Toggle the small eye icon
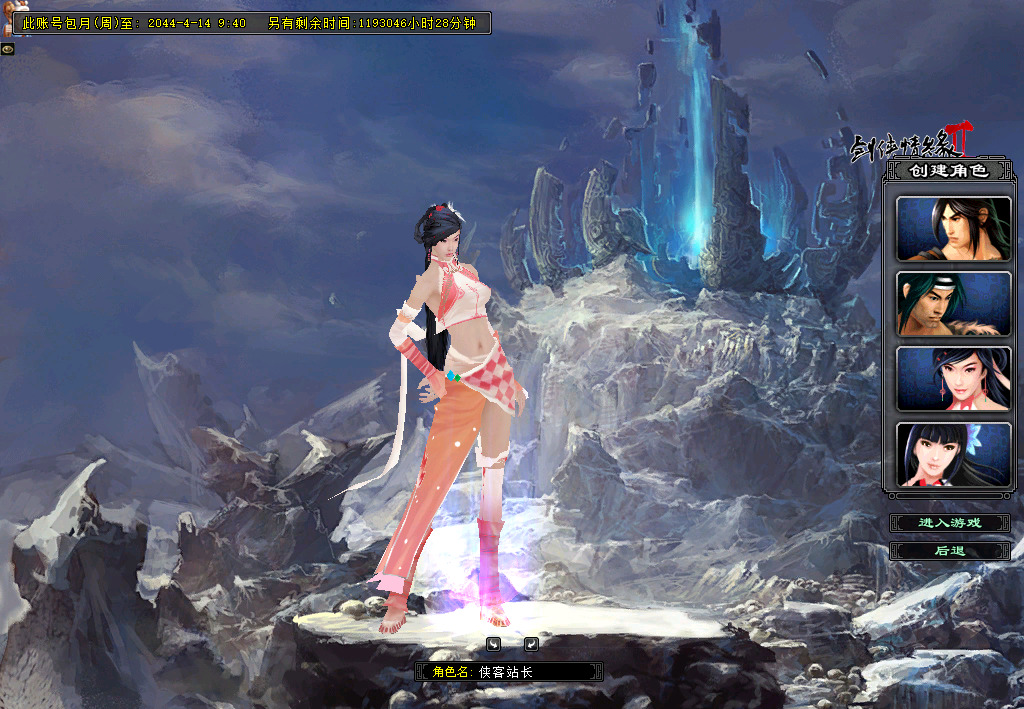The width and height of the screenshot is (1024, 709). (7, 48)
